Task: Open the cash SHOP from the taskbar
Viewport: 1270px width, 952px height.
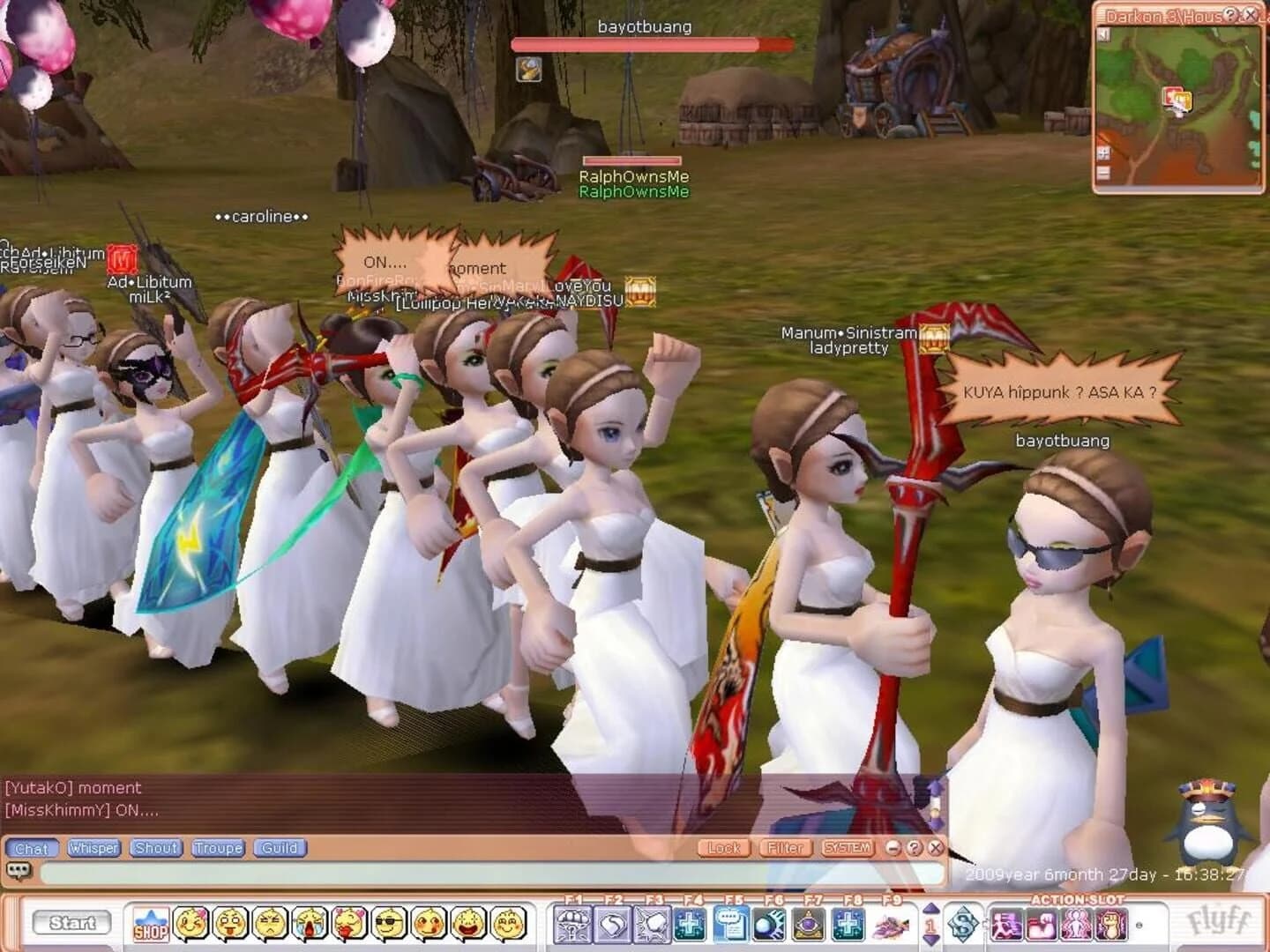Action: (151, 925)
